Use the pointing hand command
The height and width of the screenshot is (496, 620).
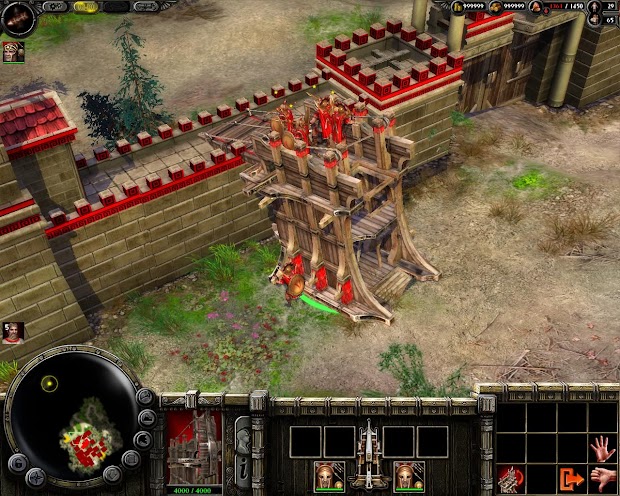(x=602, y=477)
